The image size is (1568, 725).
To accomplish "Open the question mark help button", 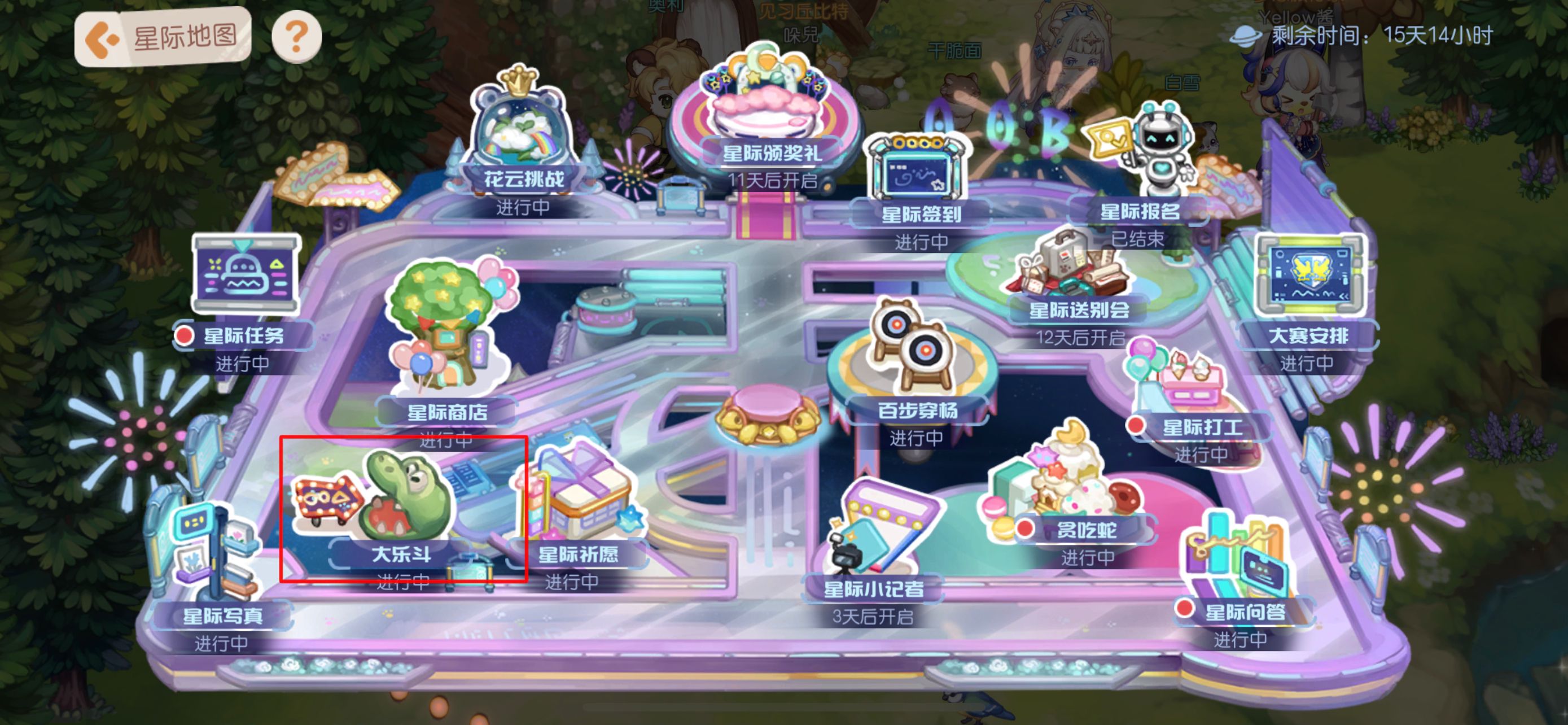I will (x=296, y=37).
